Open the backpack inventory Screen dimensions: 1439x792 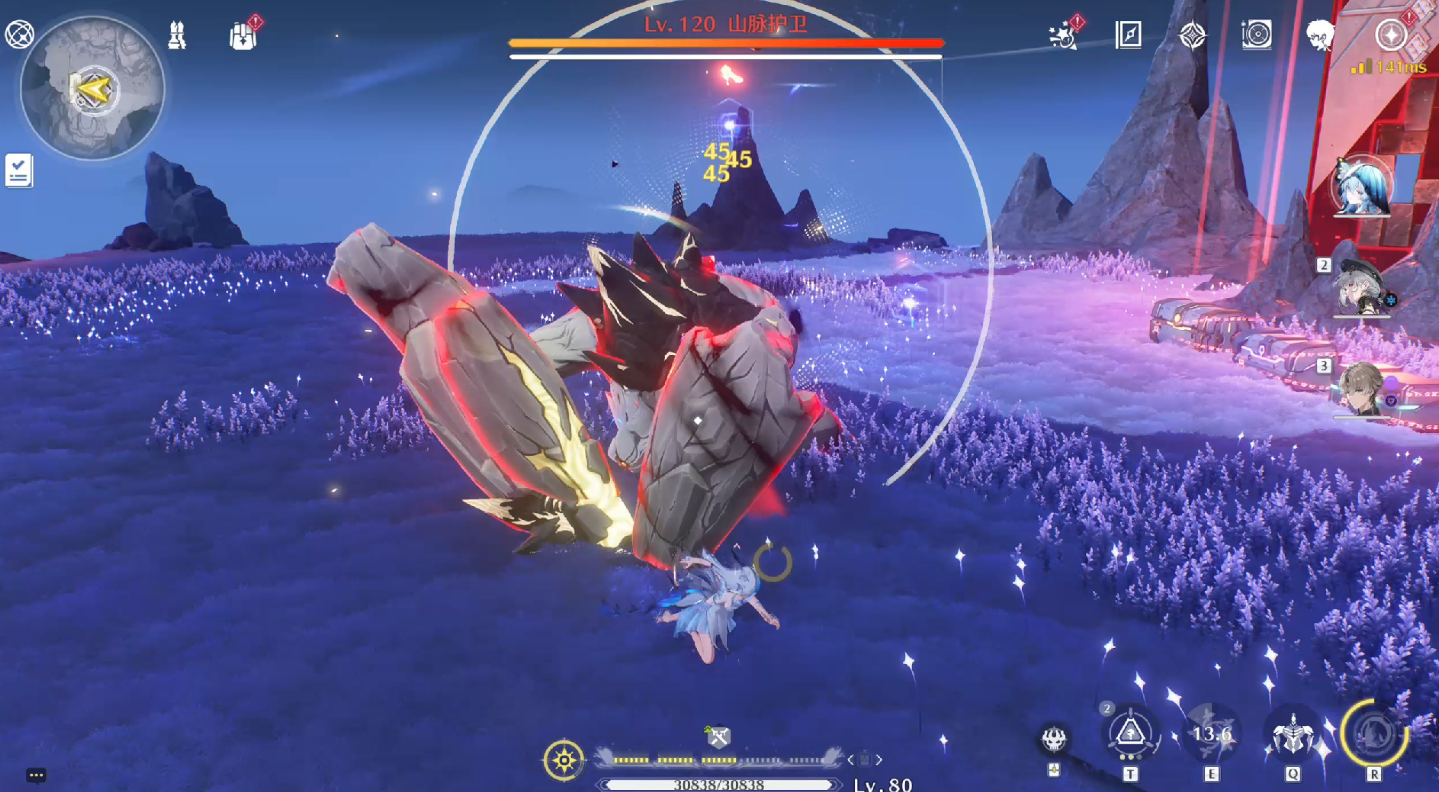tap(243, 36)
